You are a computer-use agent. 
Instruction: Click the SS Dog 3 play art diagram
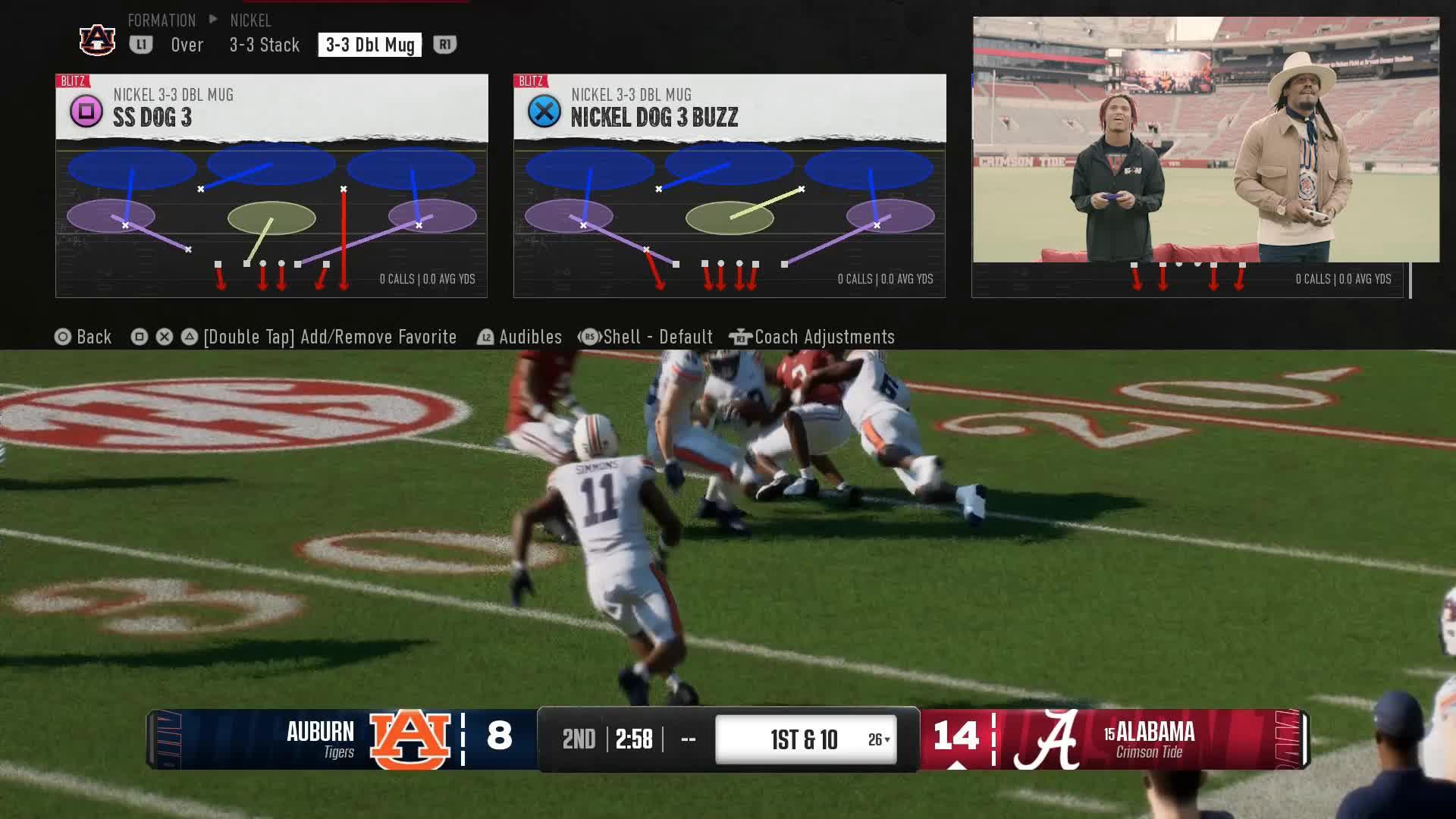(271, 220)
